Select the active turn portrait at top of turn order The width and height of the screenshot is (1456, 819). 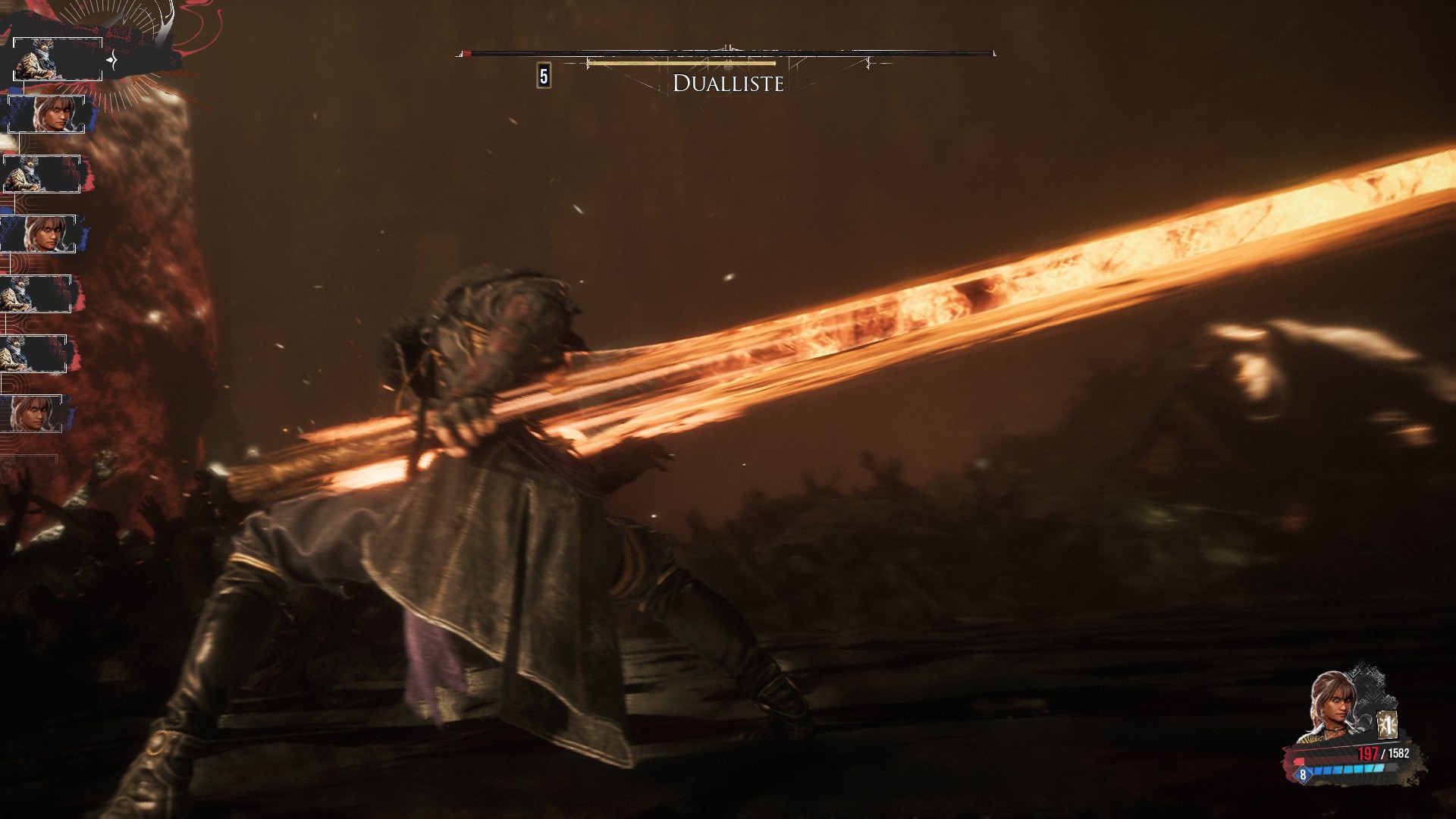pos(58,59)
